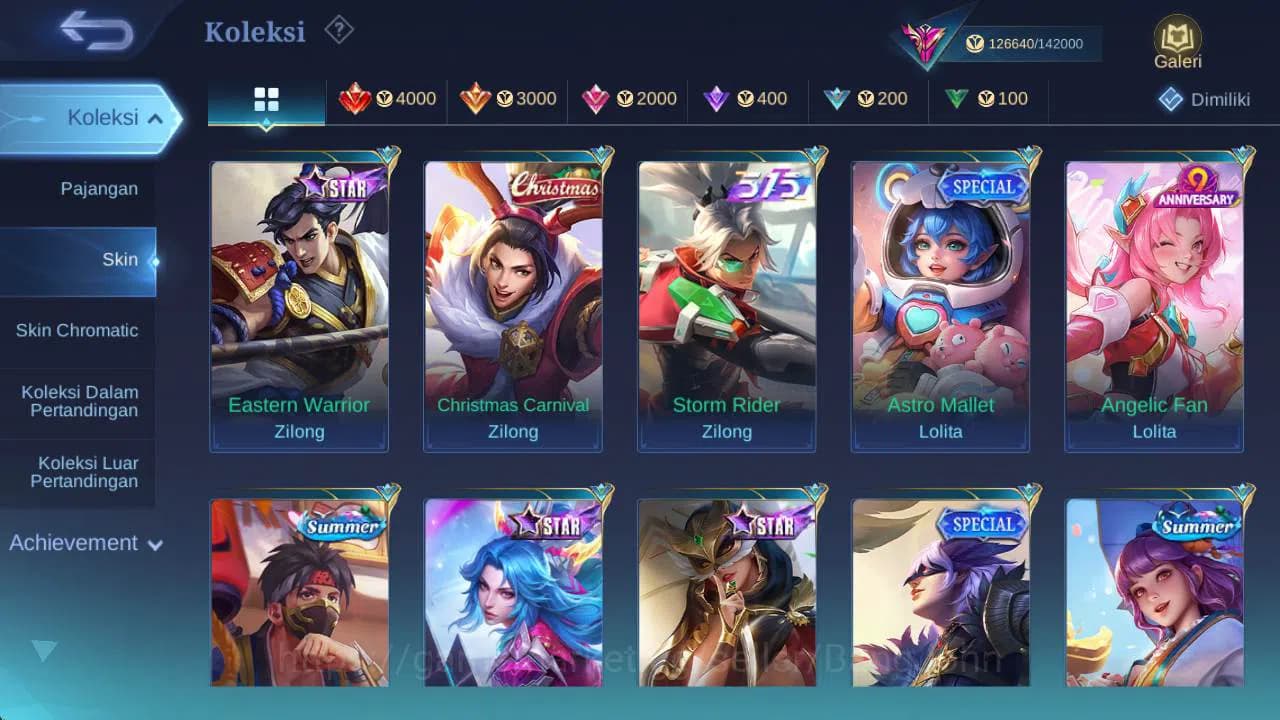
Task: Switch to the Skin Chromatic tab
Action: pos(78,330)
